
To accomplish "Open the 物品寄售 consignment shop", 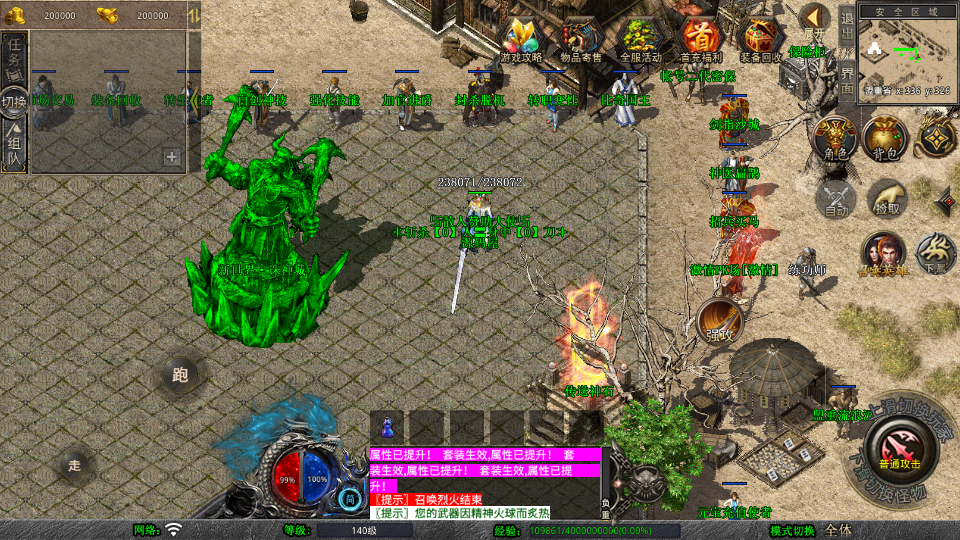I will 581,41.
